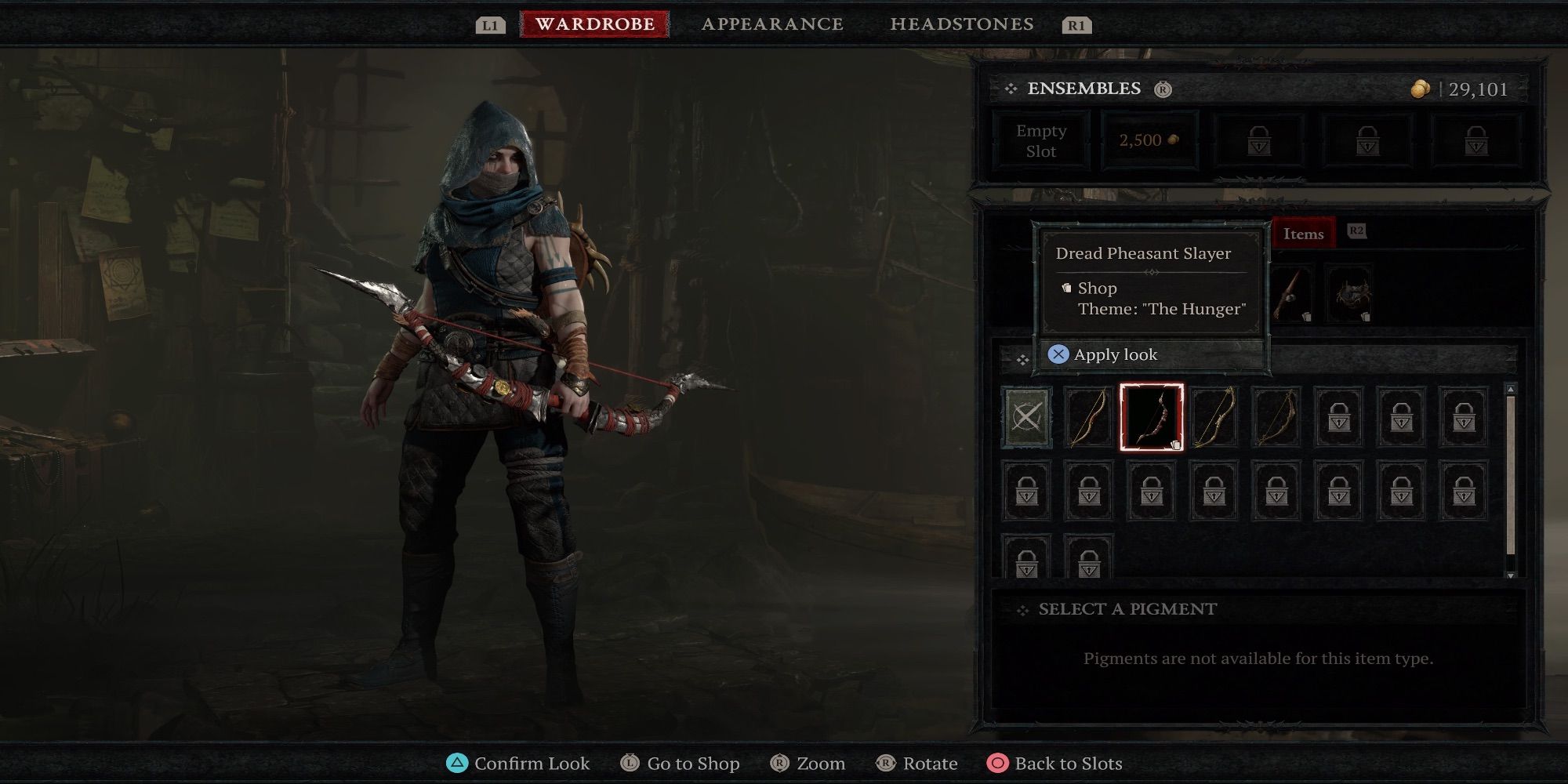Switch to the Appearance tab
1568x784 pixels.
coord(772,24)
